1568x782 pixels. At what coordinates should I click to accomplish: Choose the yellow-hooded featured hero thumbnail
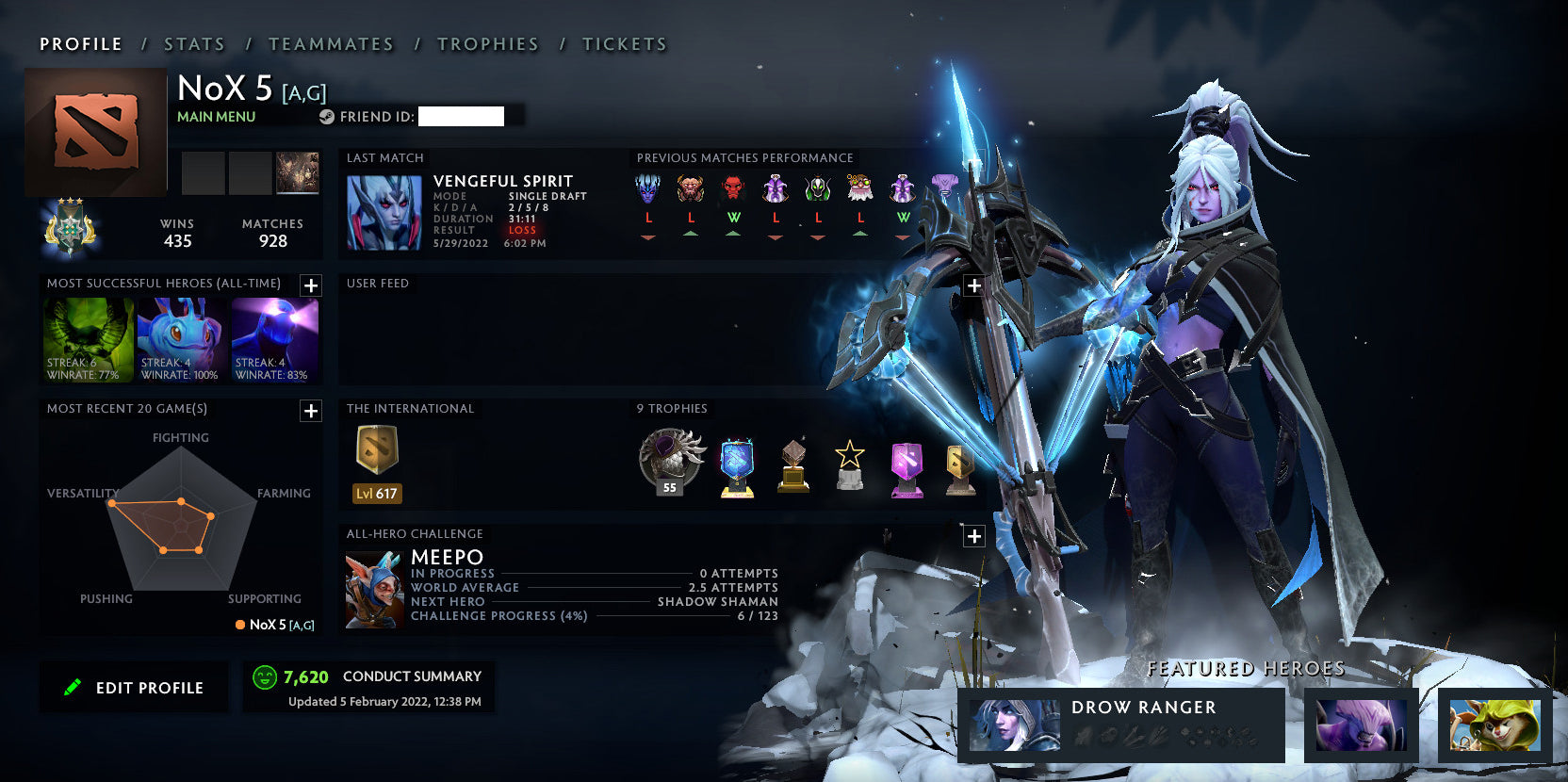tap(1494, 725)
